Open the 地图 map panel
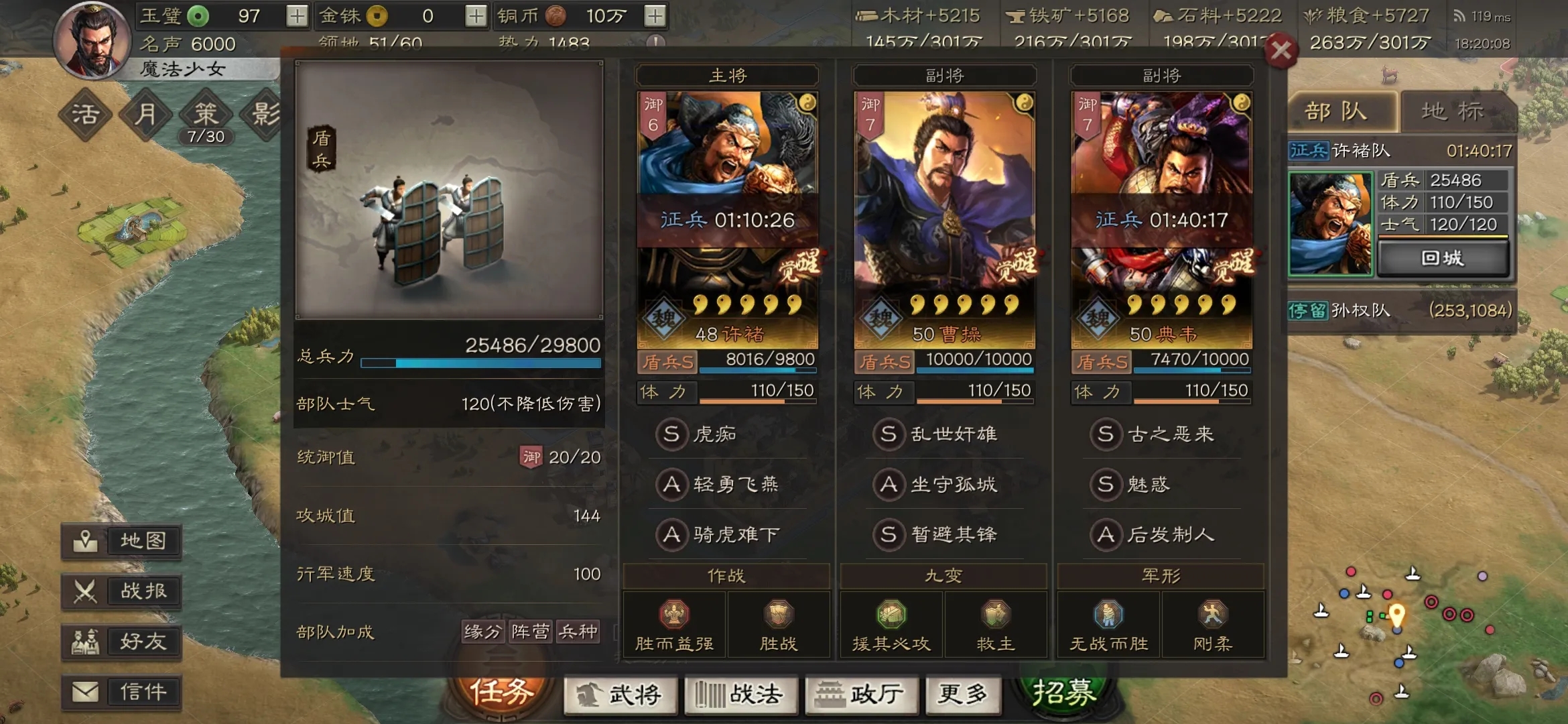 click(x=121, y=540)
